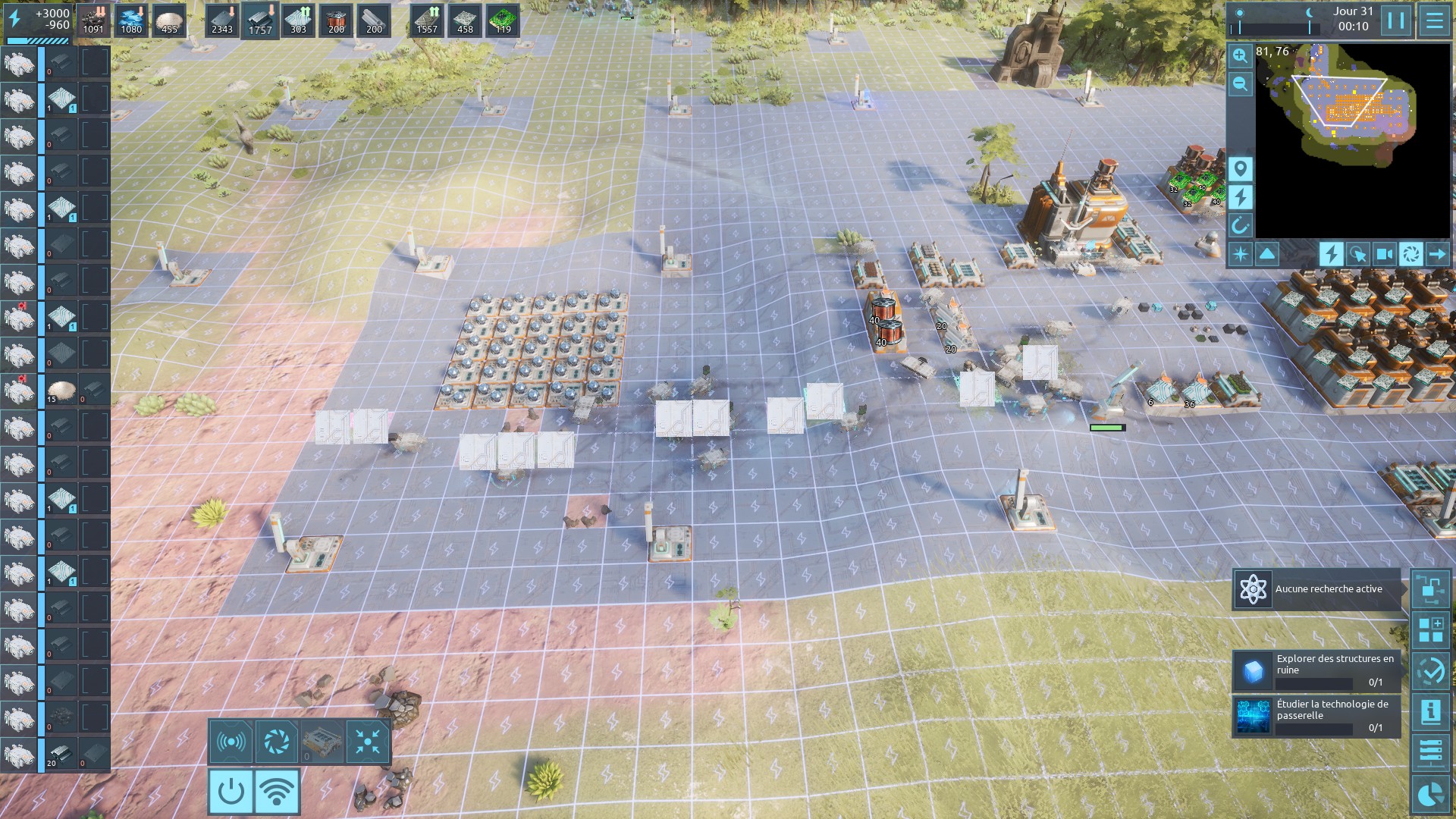Click the compass star button under minimap
Image resolution: width=1456 pixels, height=819 pixels.
click(1241, 254)
